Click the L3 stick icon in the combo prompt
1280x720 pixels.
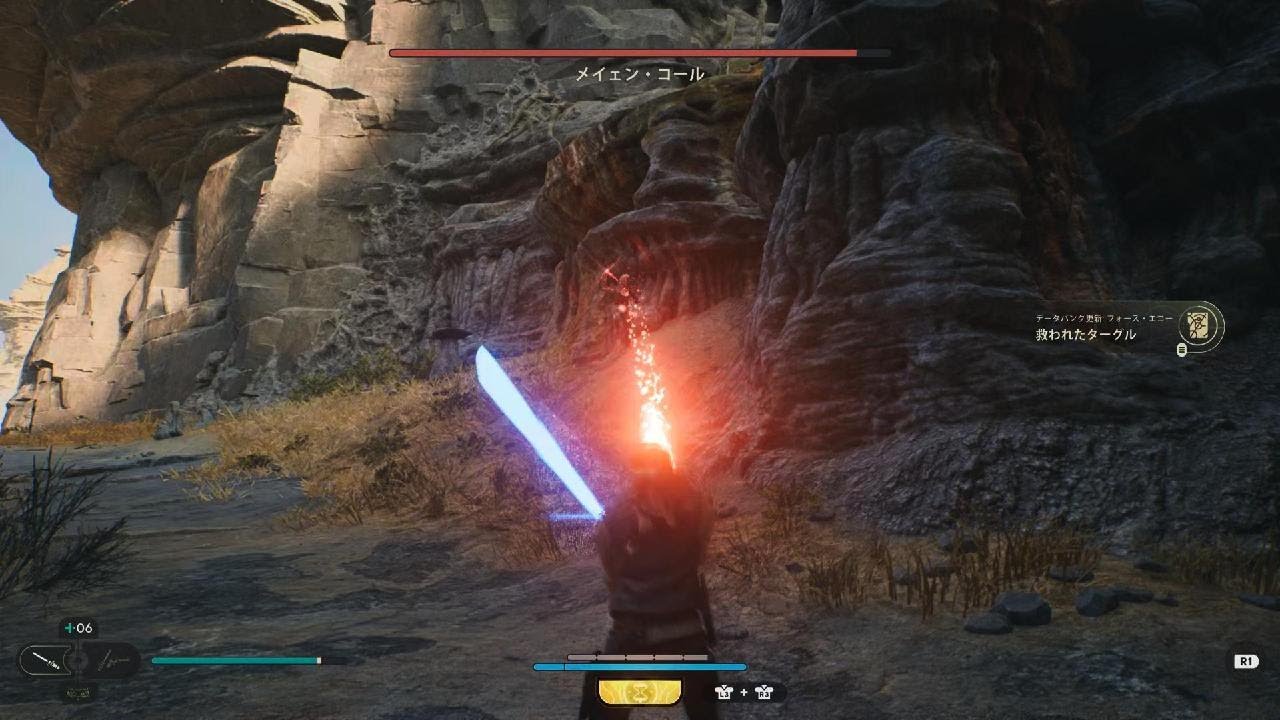point(722,691)
